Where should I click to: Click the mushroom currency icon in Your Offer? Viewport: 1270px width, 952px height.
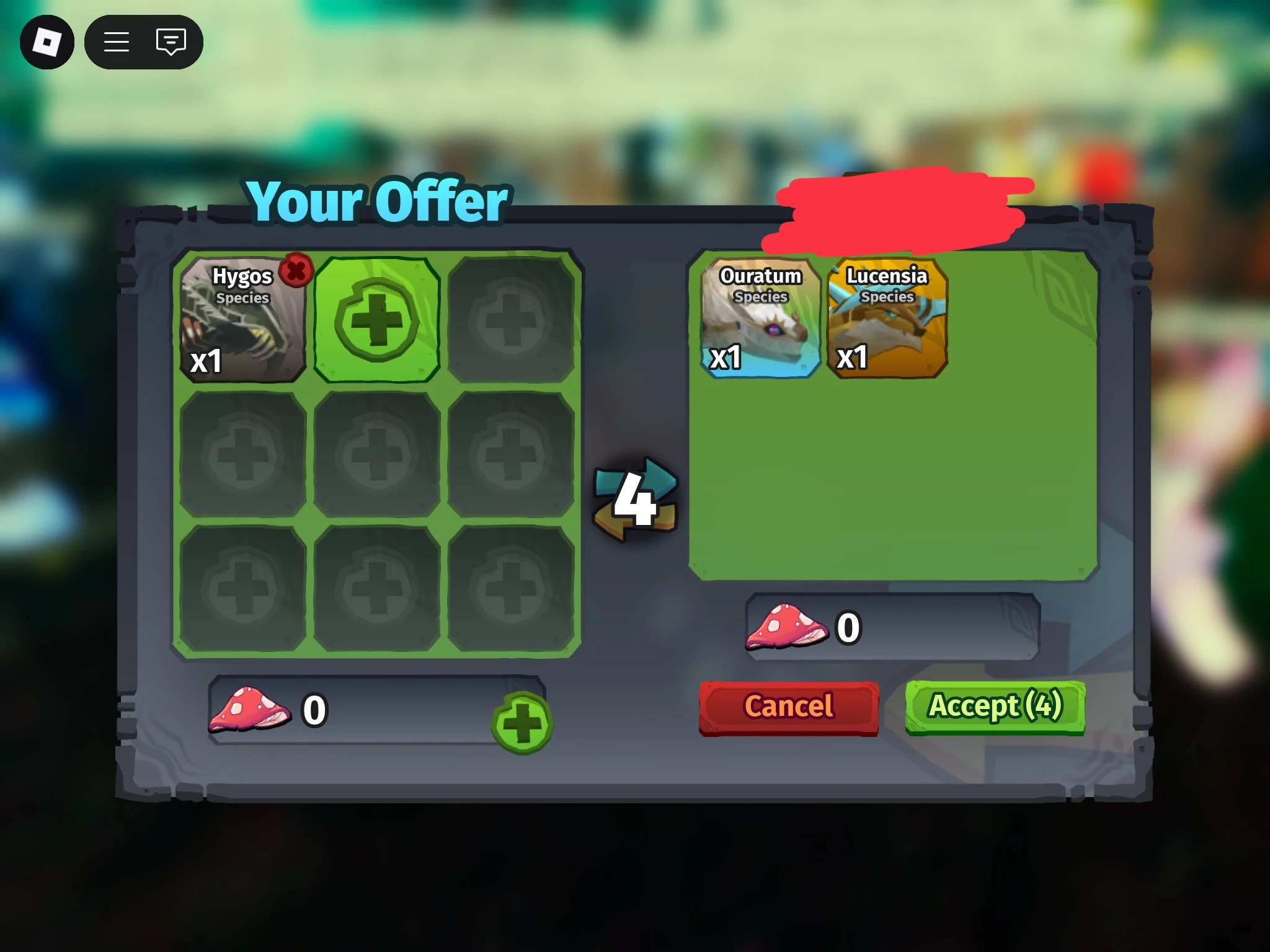(250, 708)
